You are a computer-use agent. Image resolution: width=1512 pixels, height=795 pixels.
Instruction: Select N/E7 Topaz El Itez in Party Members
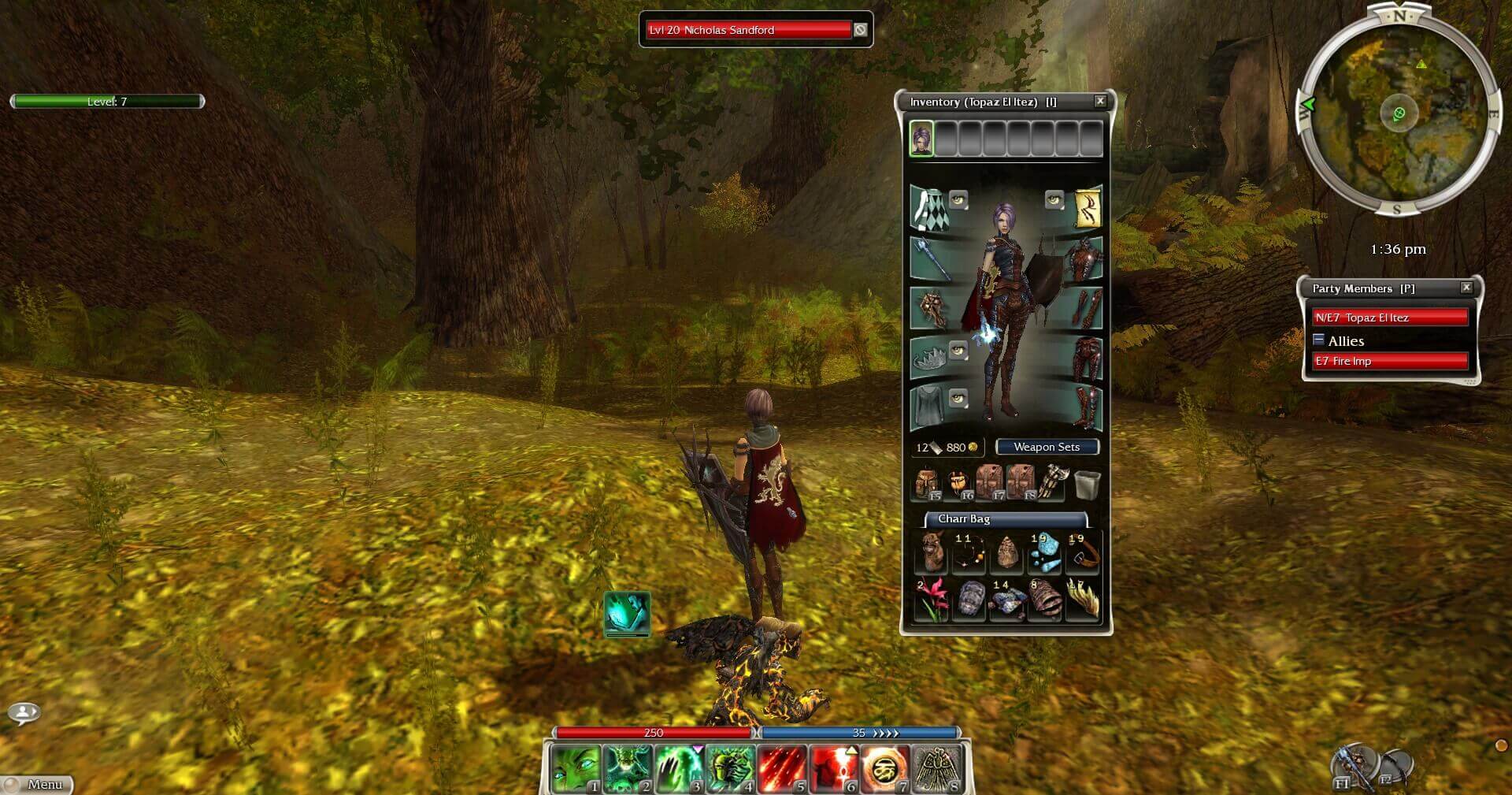[x=1390, y=317]
